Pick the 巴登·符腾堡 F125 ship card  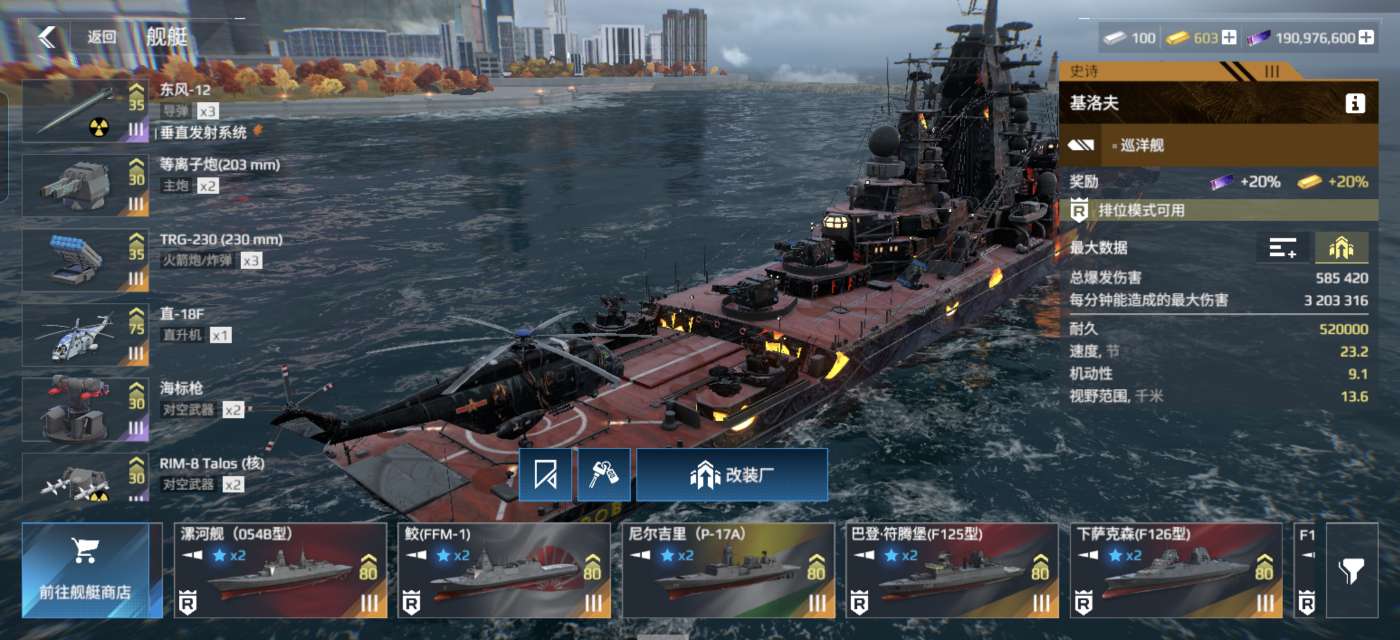pyautogui.click(x=952, y=570)
